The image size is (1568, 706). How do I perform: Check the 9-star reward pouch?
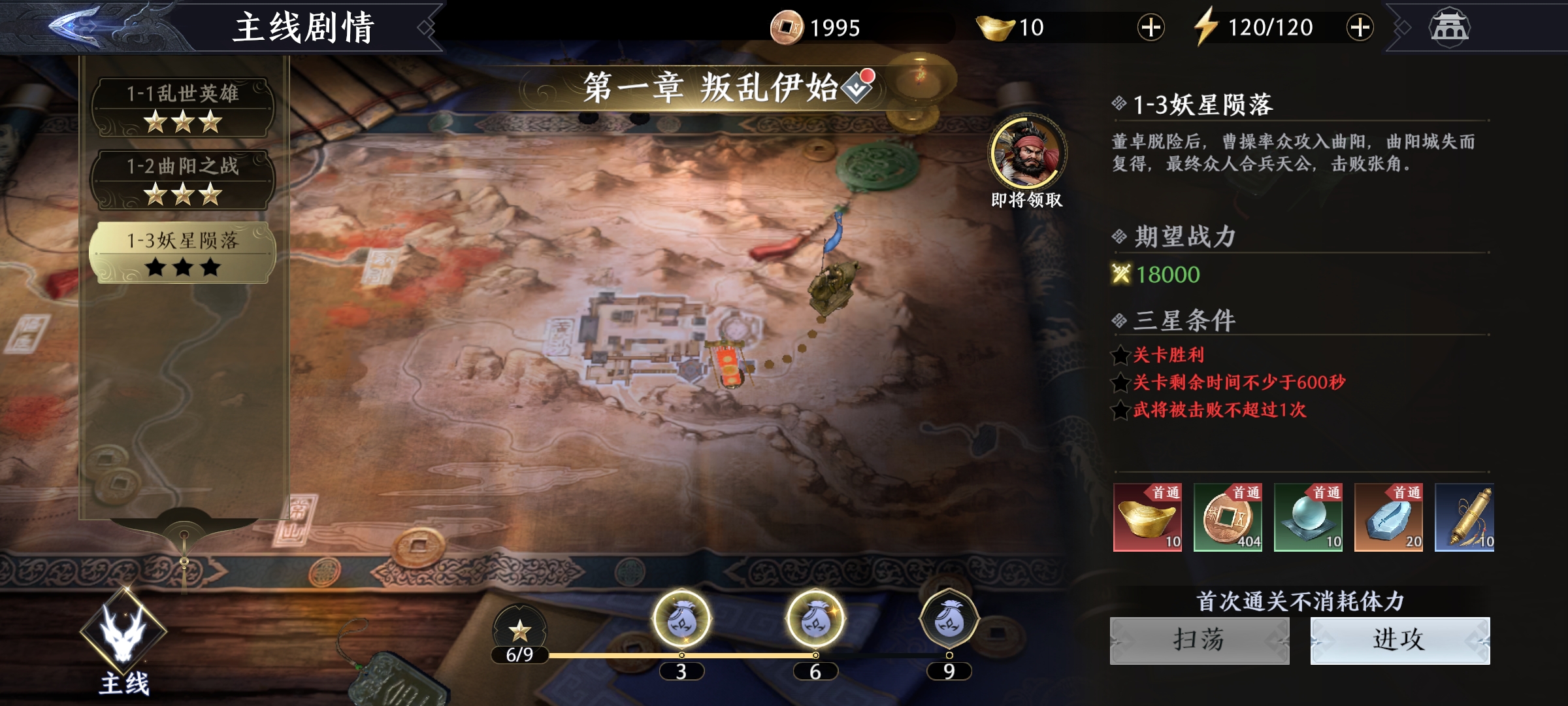click(x=949, y=619)
